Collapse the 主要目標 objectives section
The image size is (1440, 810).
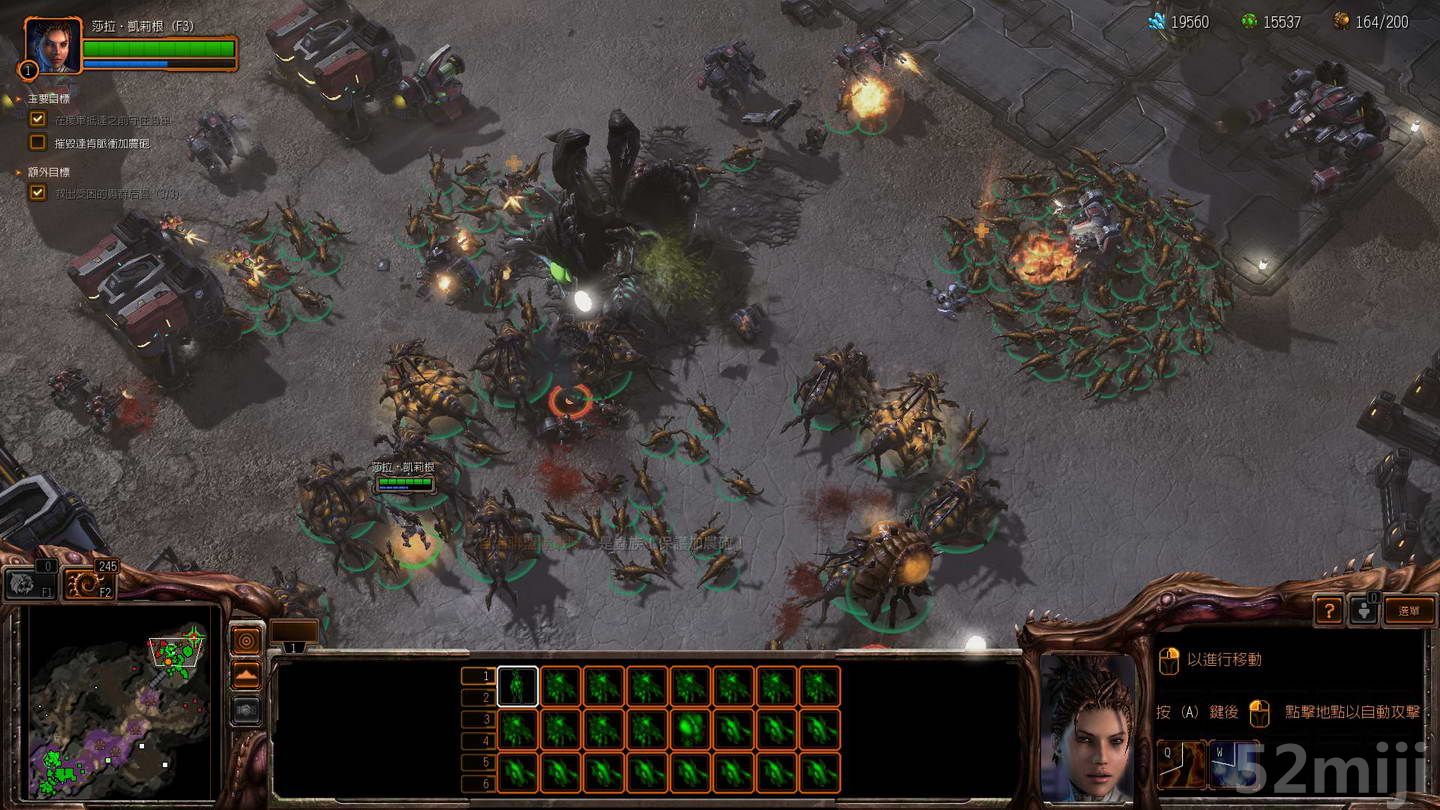[16, 99]
